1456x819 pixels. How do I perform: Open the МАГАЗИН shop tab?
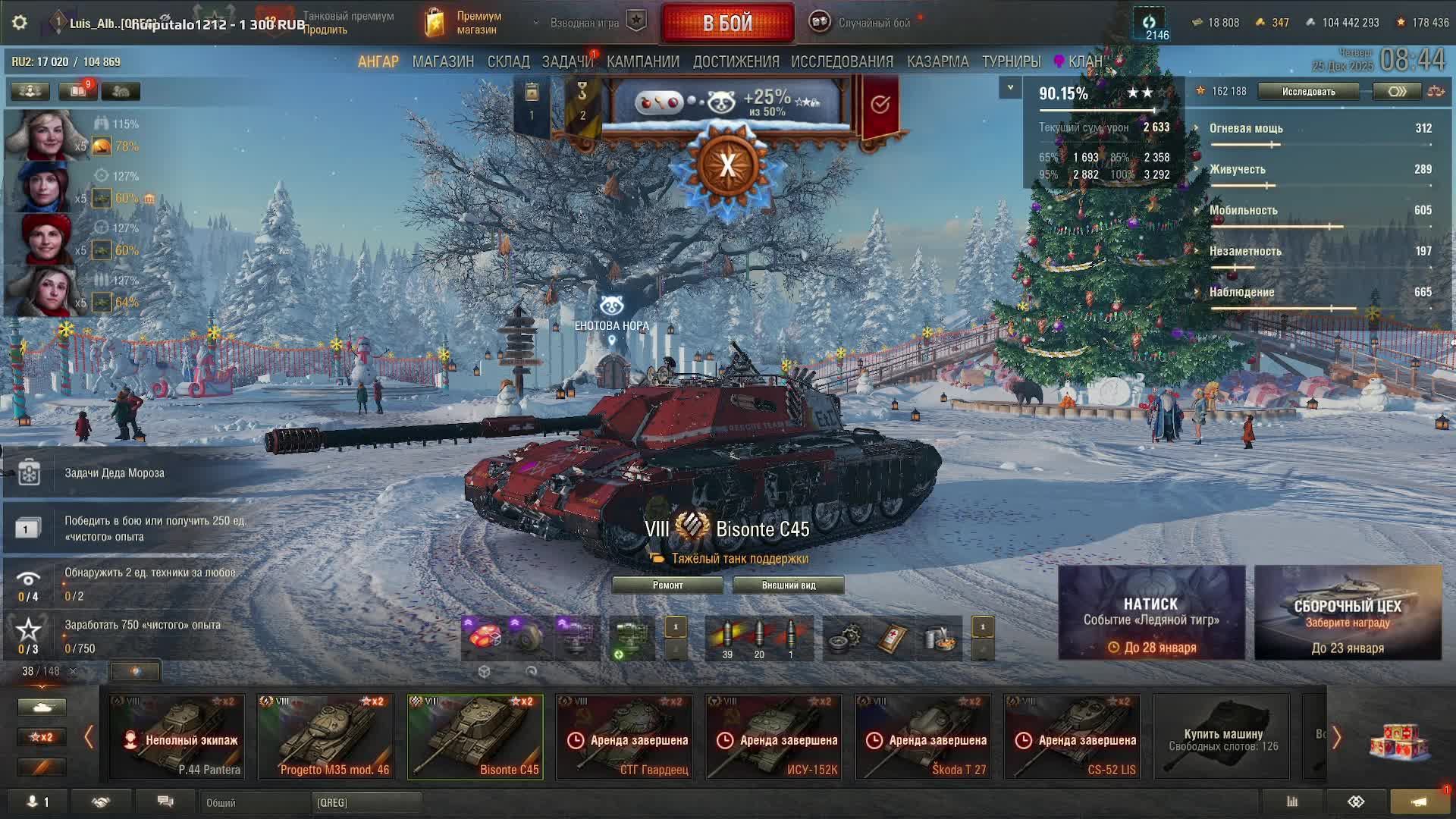click(443, 61)
